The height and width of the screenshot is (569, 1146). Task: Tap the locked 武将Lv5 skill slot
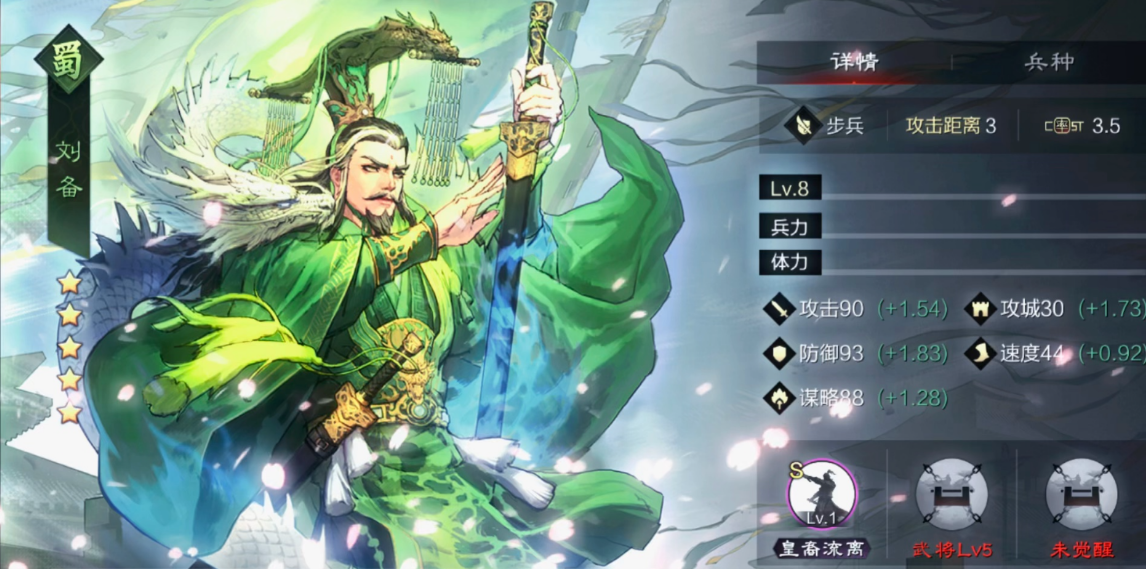[x=951, y=495]
